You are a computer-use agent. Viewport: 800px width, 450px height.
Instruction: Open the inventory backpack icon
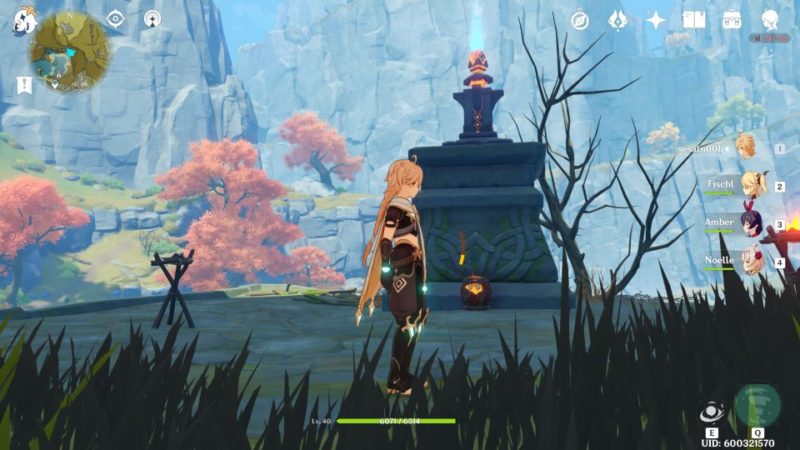732,20
